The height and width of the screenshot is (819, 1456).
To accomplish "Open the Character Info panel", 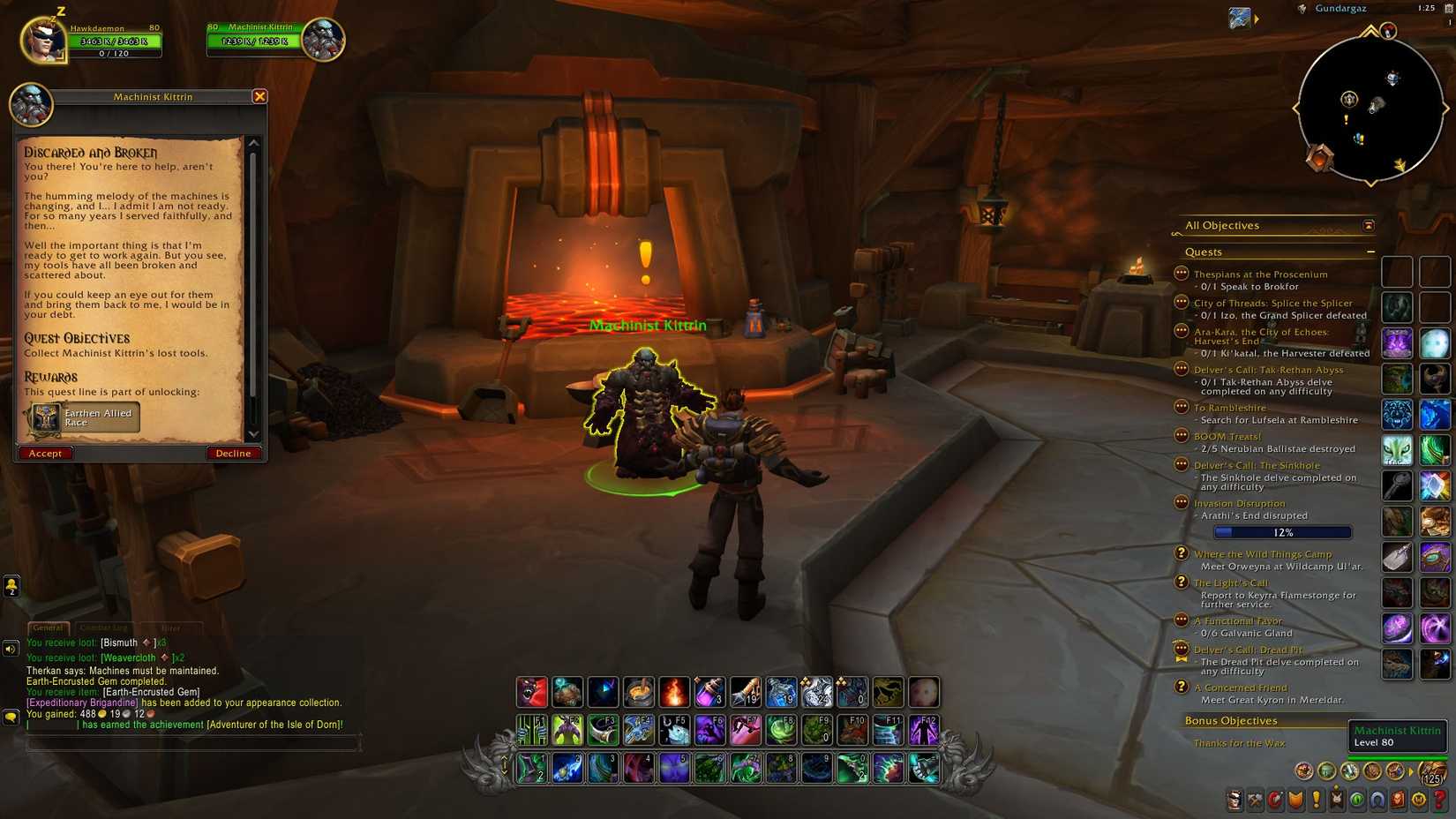I will 1235,800.
